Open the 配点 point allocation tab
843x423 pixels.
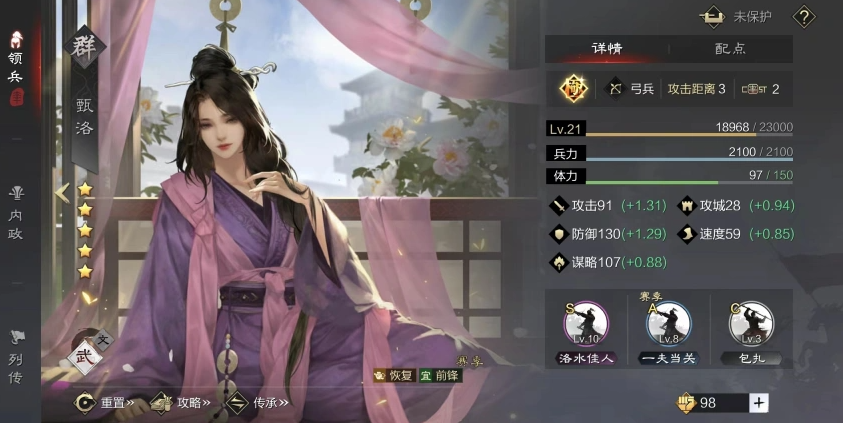[731, 48]
